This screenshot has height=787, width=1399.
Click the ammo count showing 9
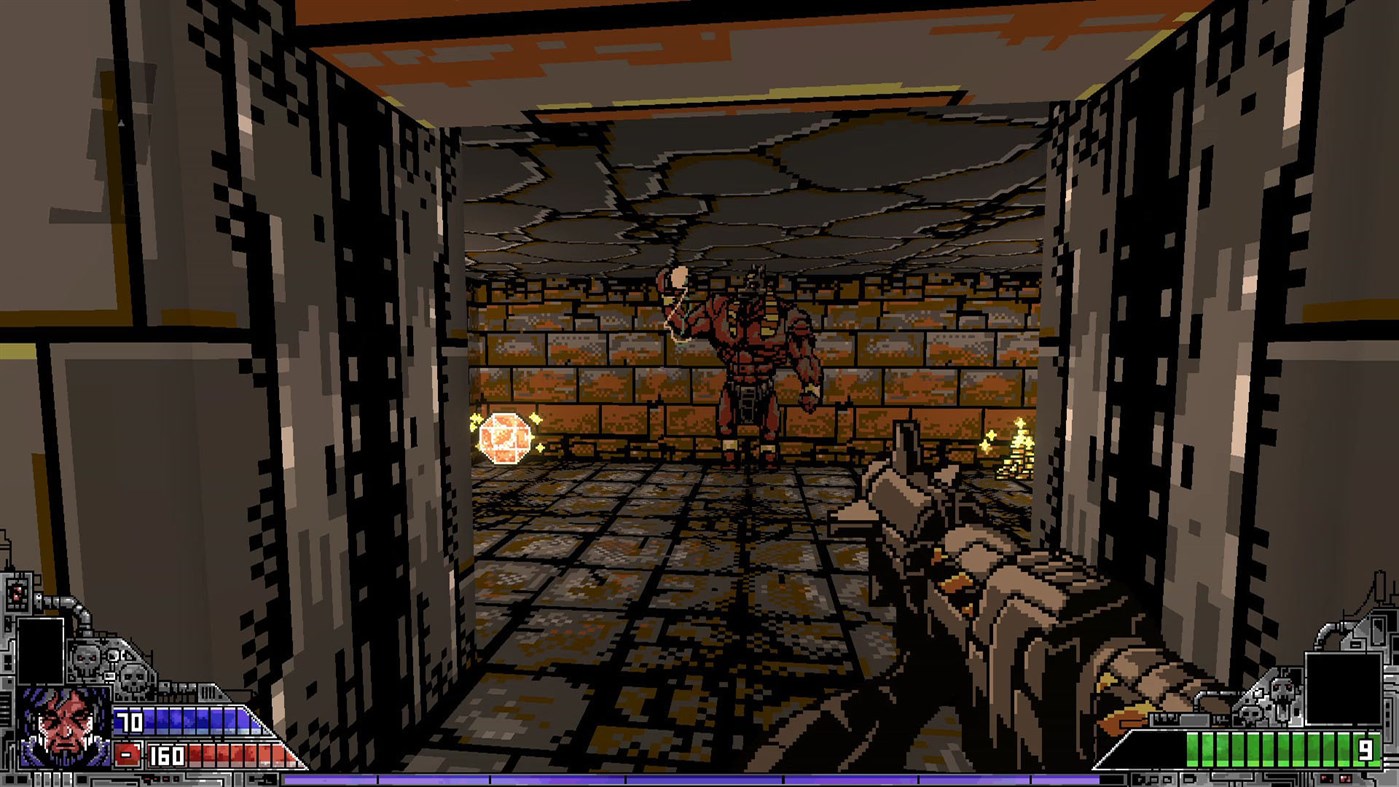click(1365, 748)
